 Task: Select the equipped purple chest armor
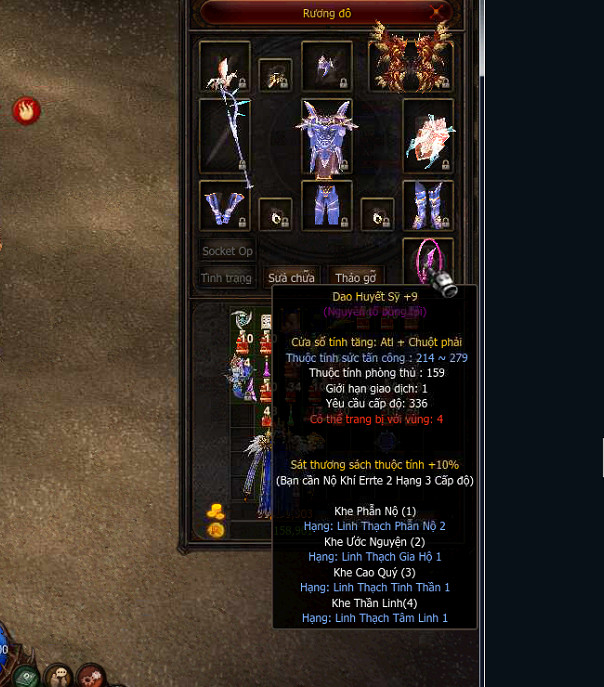coord(326,136)
